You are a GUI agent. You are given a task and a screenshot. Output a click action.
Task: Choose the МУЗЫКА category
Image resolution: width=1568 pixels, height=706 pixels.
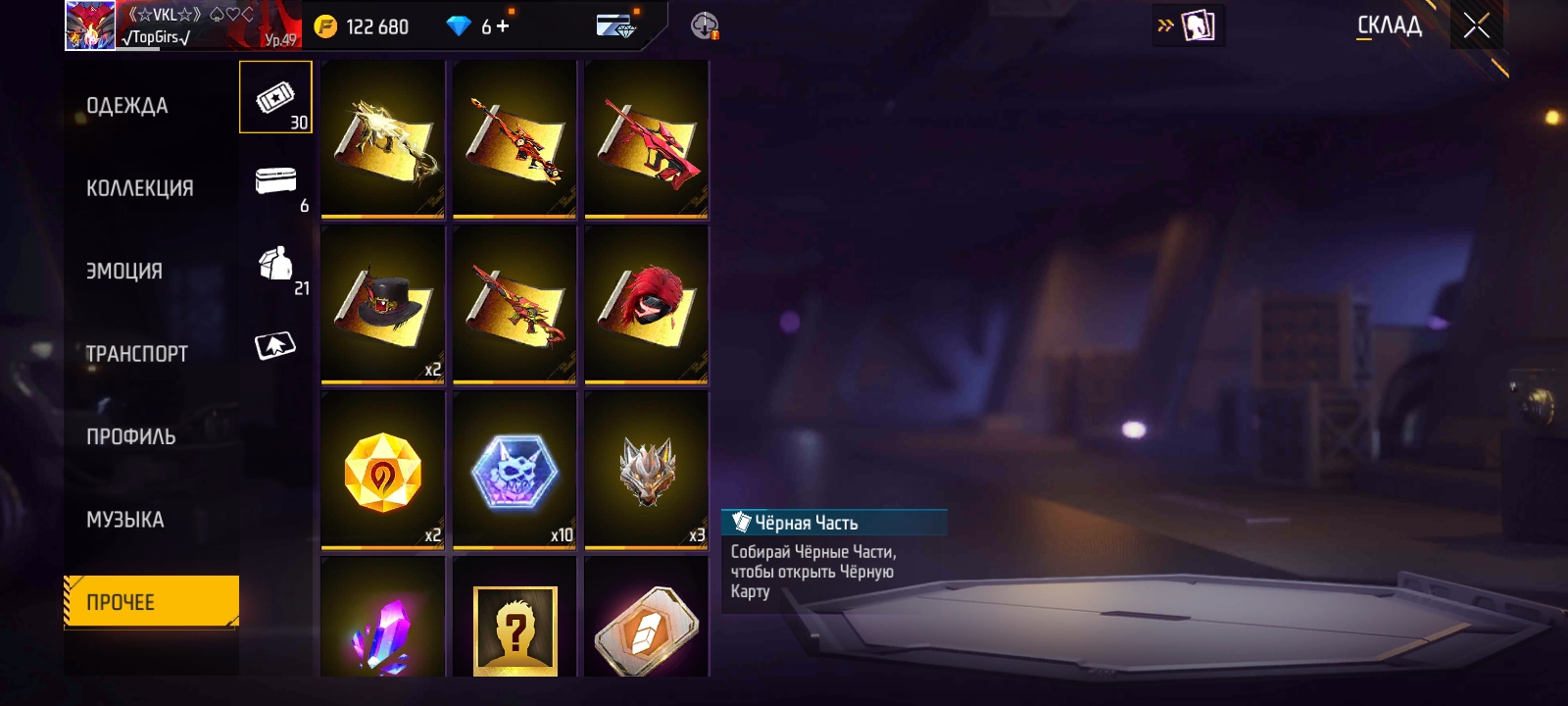click(x=125, y=520)
